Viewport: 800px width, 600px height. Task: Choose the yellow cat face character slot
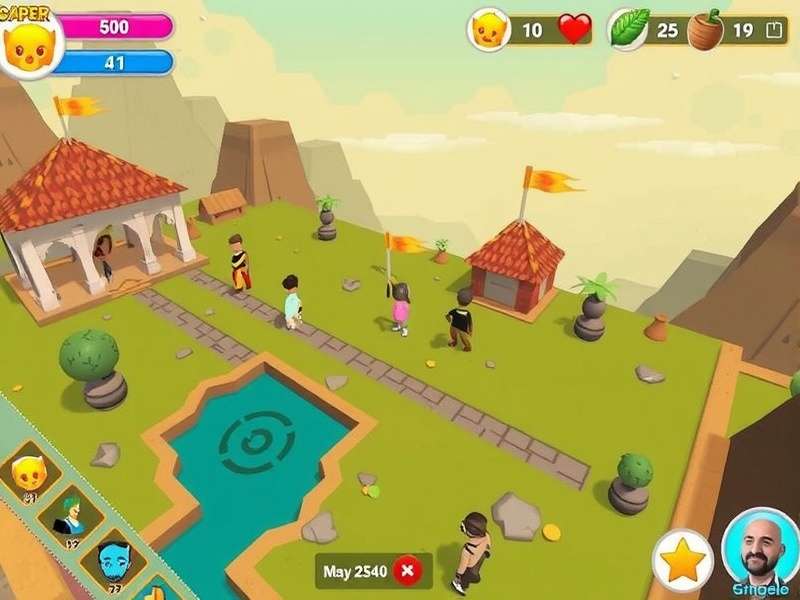click(x=30, y=471)
